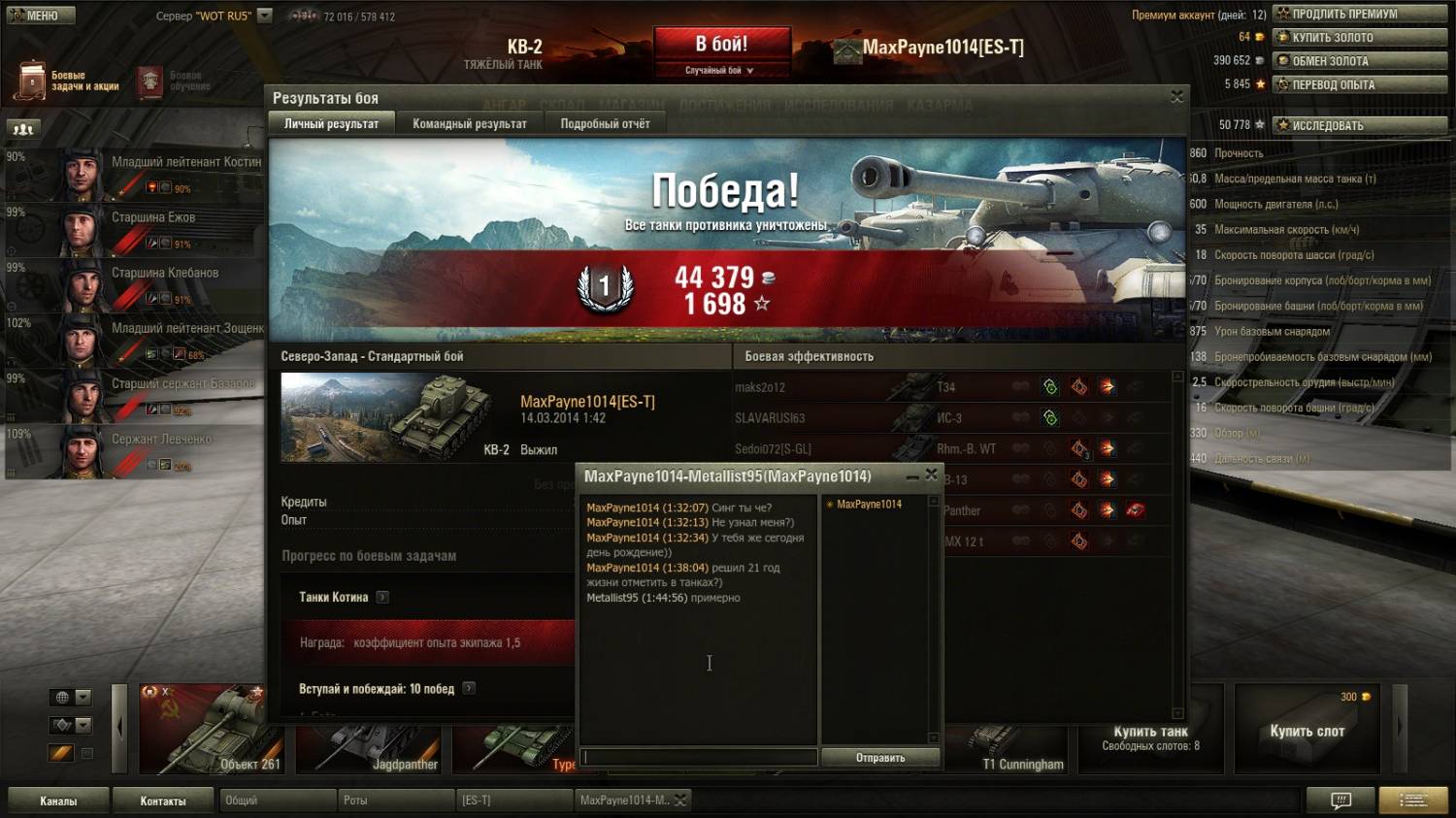The height and width of the screenshot is (818, 1456).
Task: Focus the chat message input field
Action: pos(699,758)
